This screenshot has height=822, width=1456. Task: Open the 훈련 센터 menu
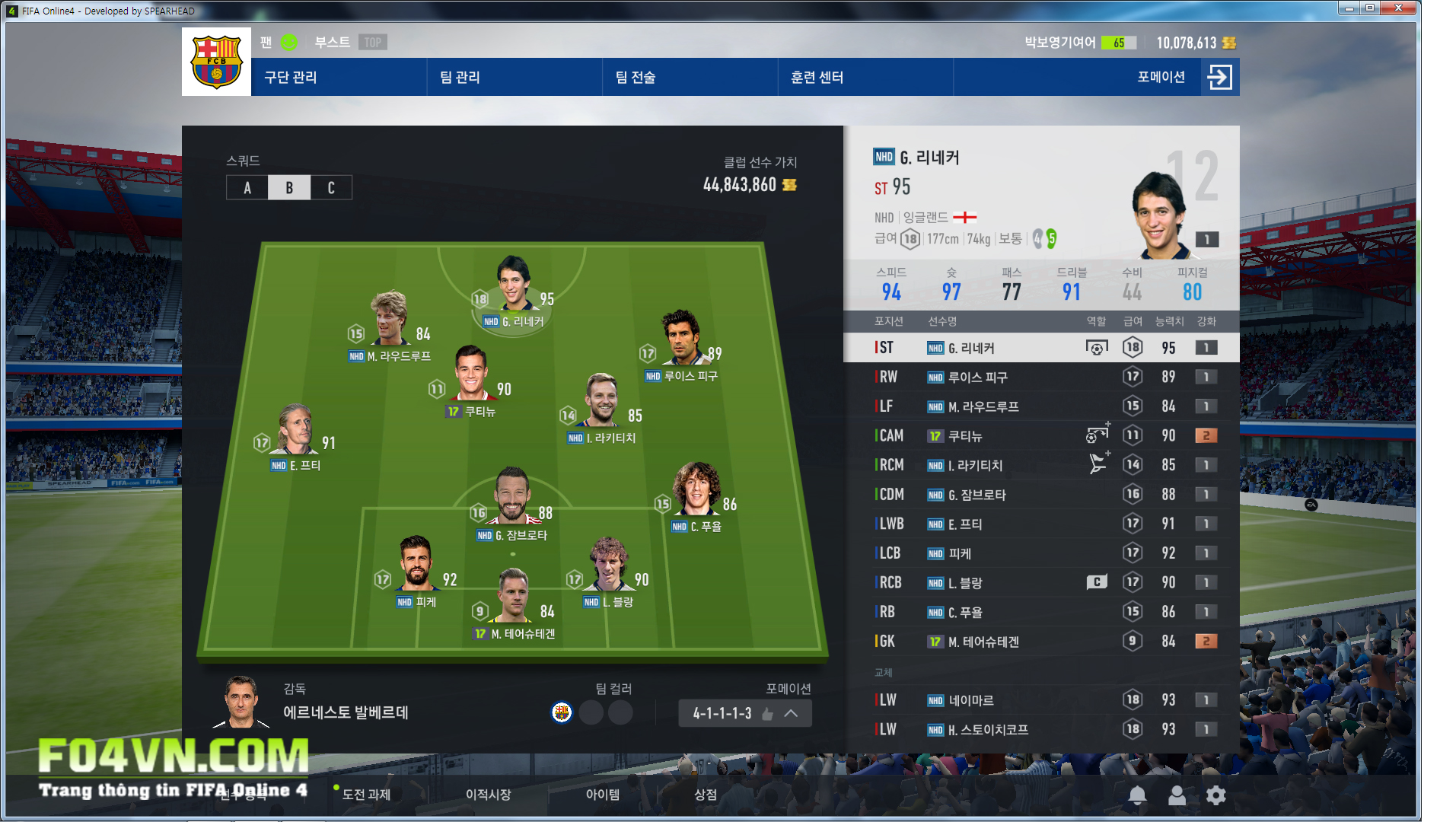(x=817, y=77)
